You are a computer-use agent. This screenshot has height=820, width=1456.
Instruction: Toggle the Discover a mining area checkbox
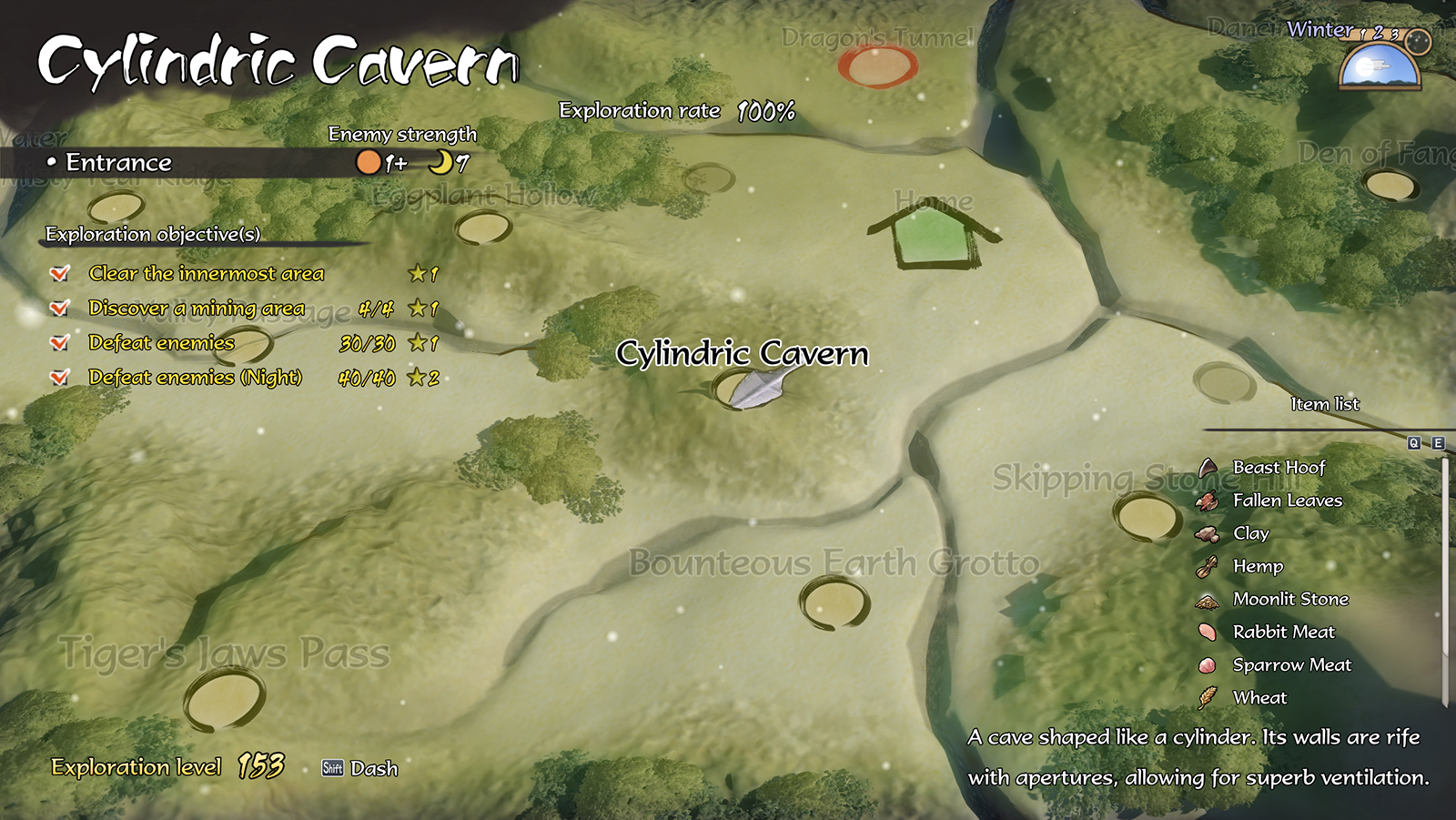61,308
